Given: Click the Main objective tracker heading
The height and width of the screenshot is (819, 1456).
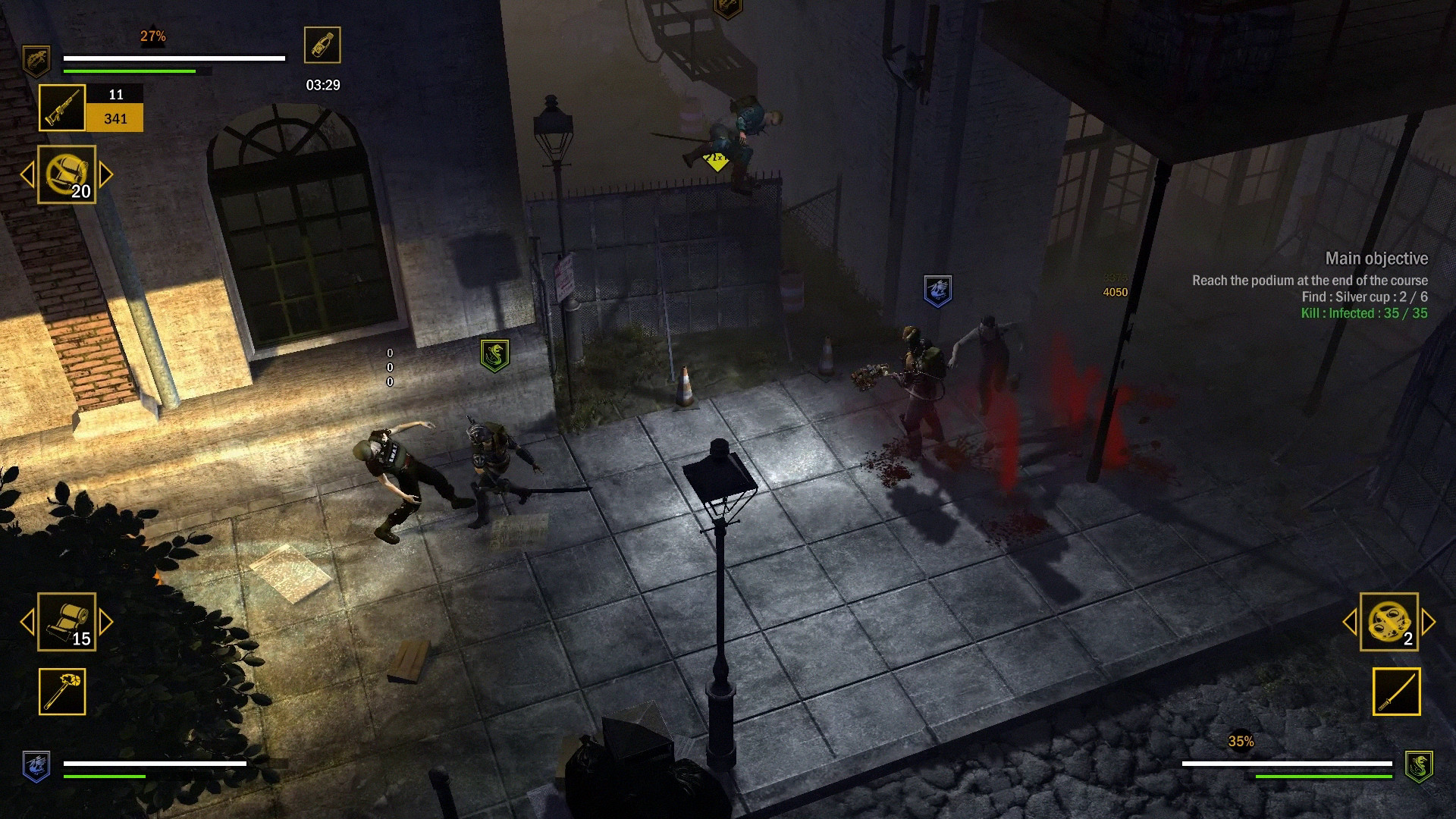Looking at the screenshot, I should [1376, 259].
